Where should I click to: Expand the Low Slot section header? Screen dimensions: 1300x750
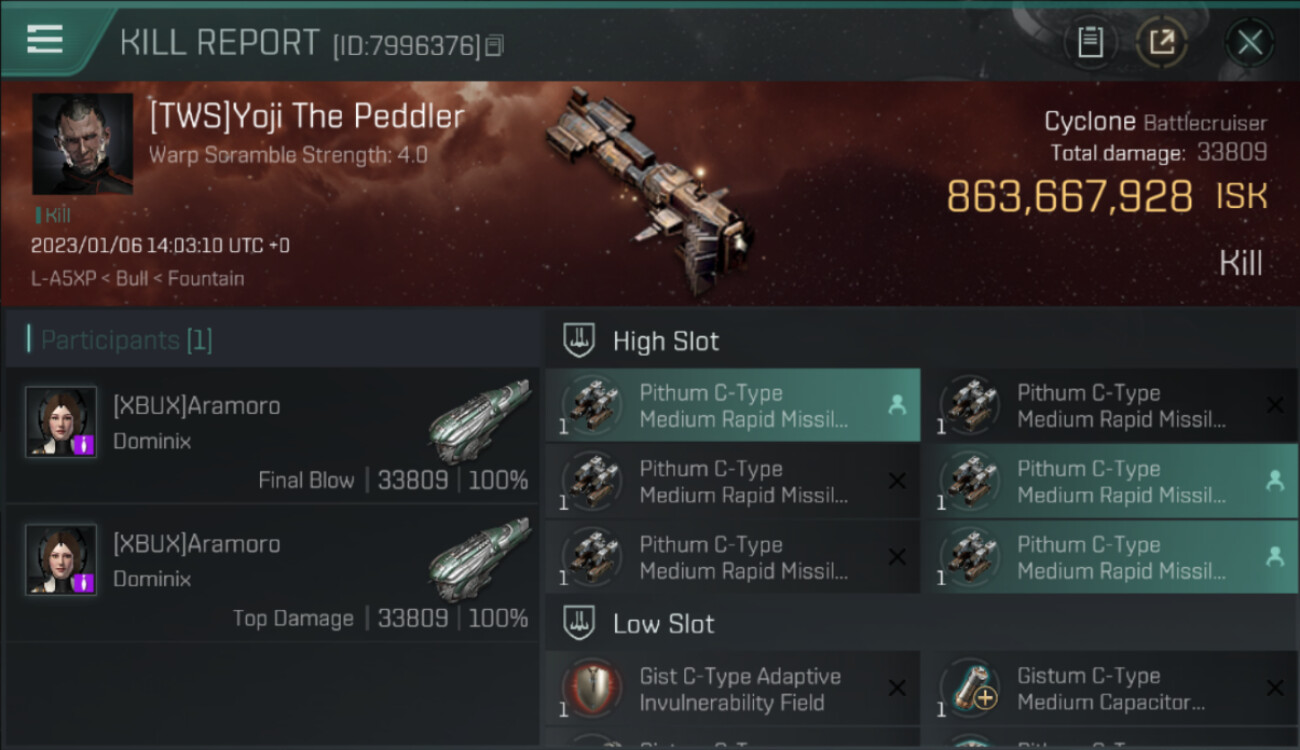663,624
